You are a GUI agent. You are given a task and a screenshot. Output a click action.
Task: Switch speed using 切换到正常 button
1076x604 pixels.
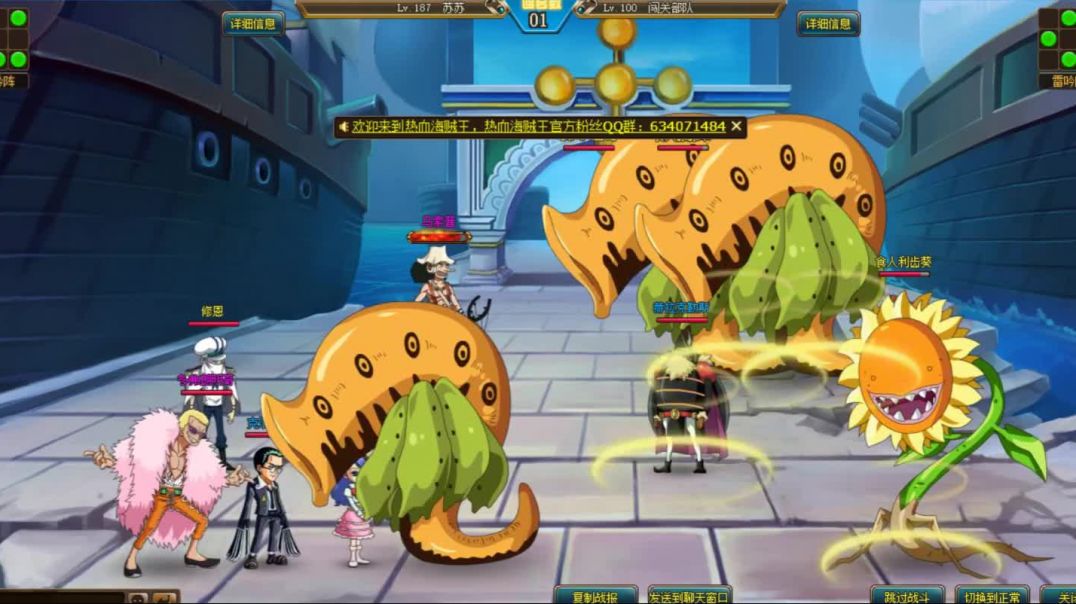tap(991, 596)
